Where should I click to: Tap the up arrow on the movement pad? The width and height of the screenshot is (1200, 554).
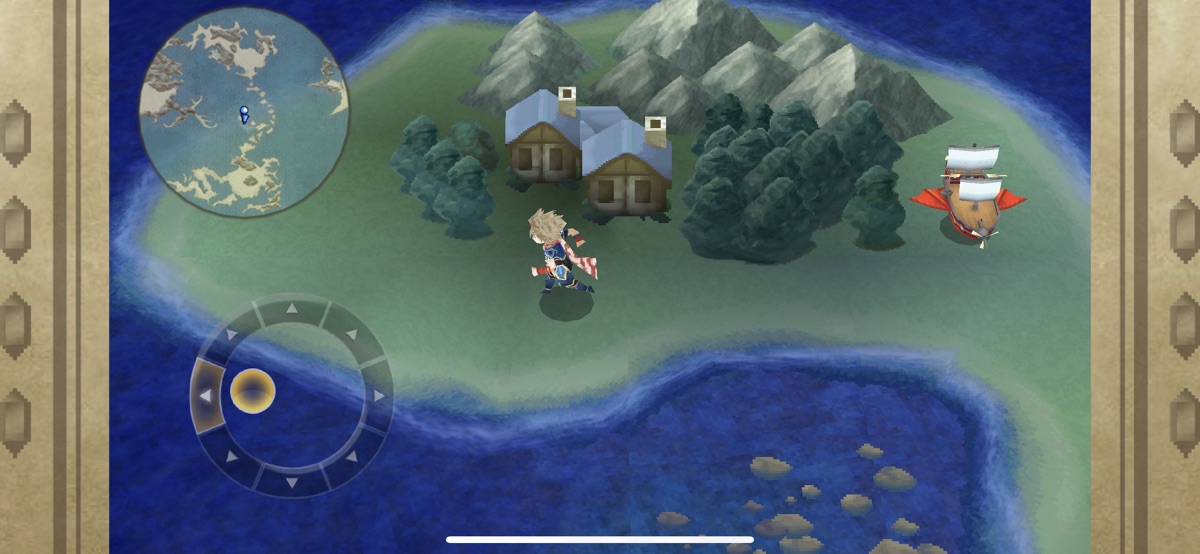tap(291, 309)
